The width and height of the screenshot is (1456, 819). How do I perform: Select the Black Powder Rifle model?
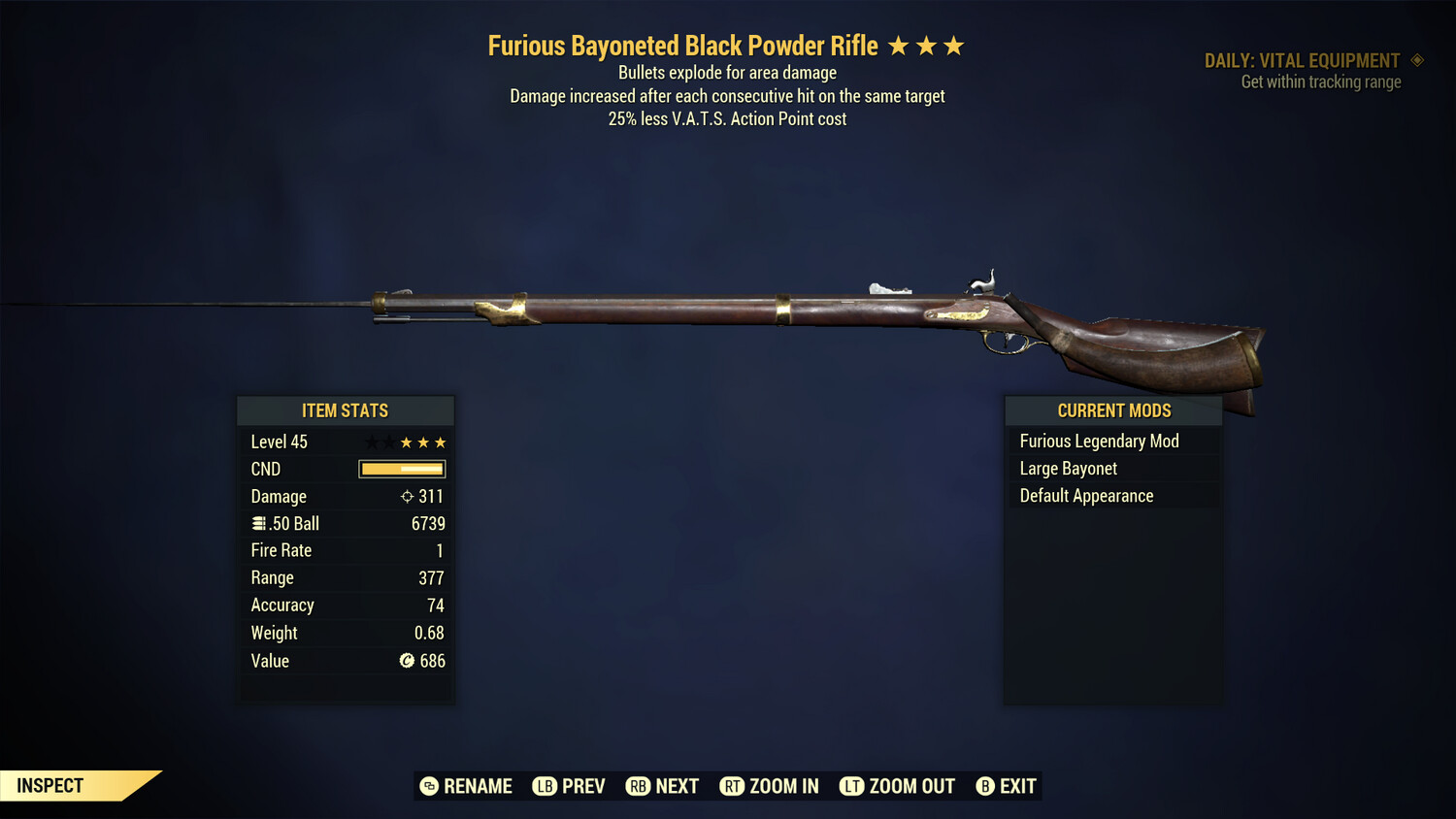click(777, 311)
